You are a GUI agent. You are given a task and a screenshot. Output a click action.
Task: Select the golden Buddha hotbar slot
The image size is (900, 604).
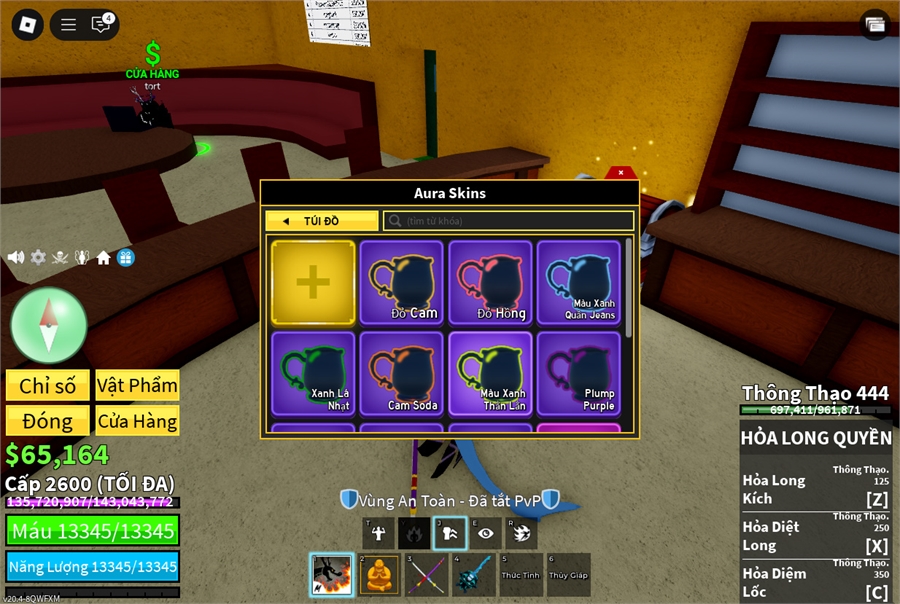pyautogui.click(x=377, y=575)
